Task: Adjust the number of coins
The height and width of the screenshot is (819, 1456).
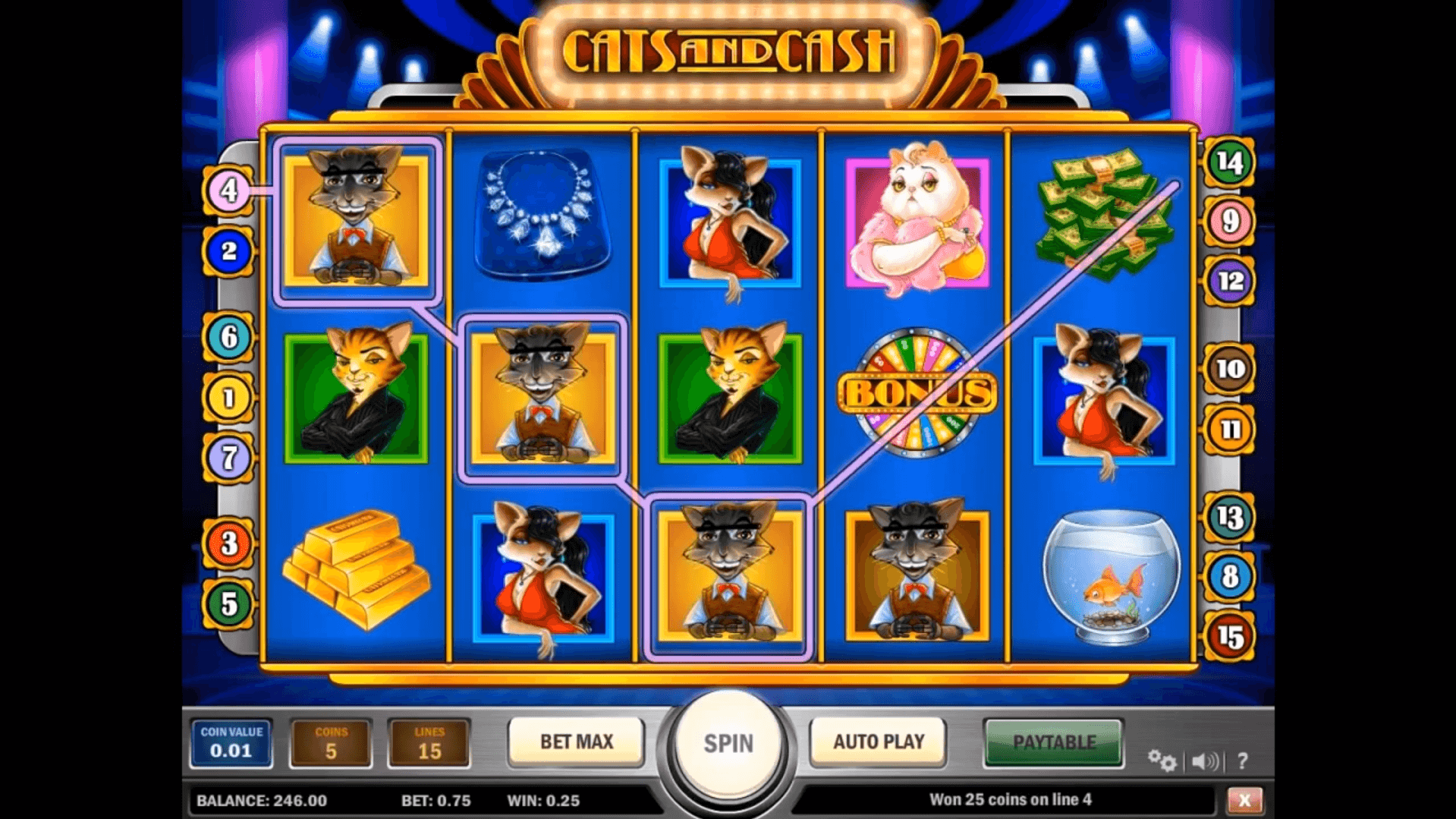Action: 331,743
